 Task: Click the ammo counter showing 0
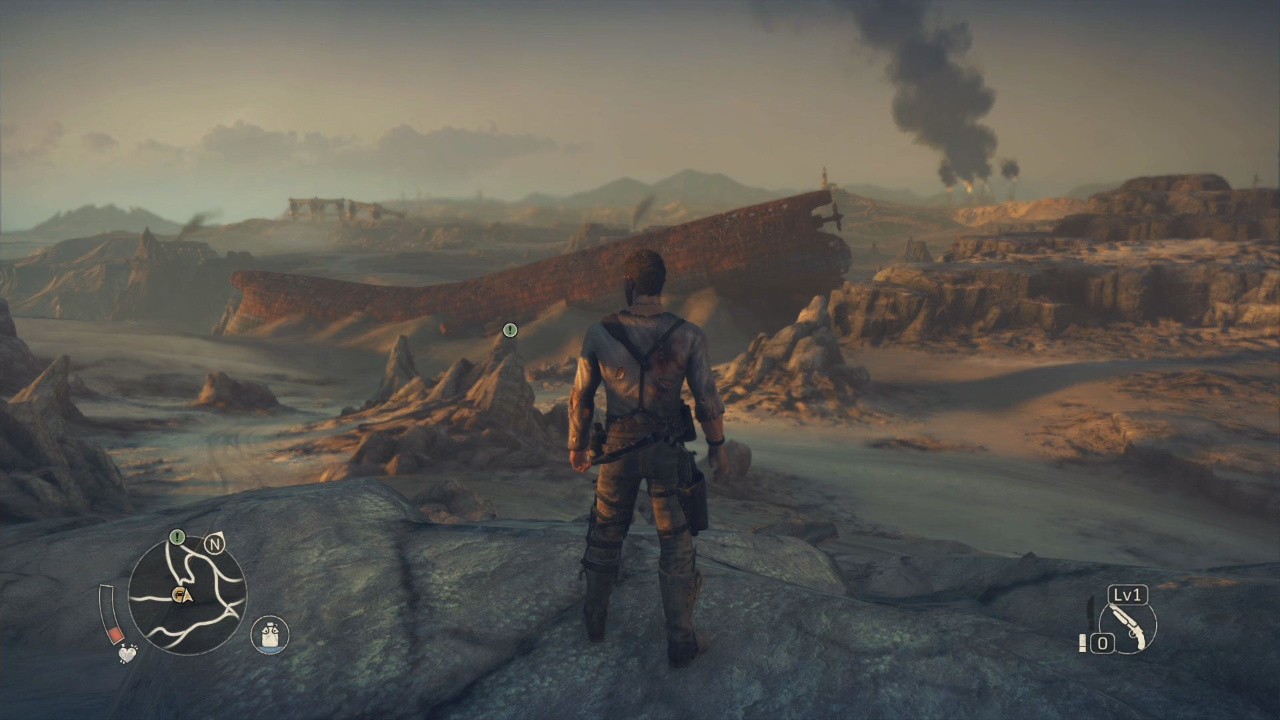coord(1103,641)
